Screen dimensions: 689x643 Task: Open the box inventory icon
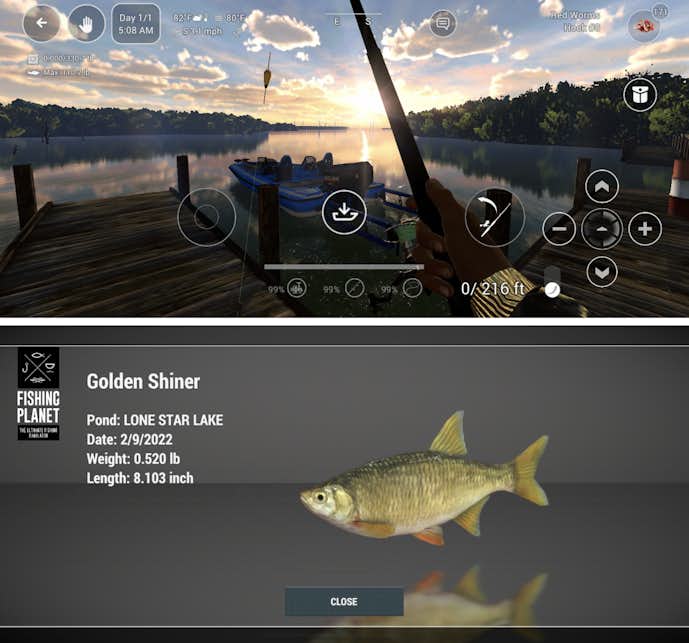[x=640, y=95]
